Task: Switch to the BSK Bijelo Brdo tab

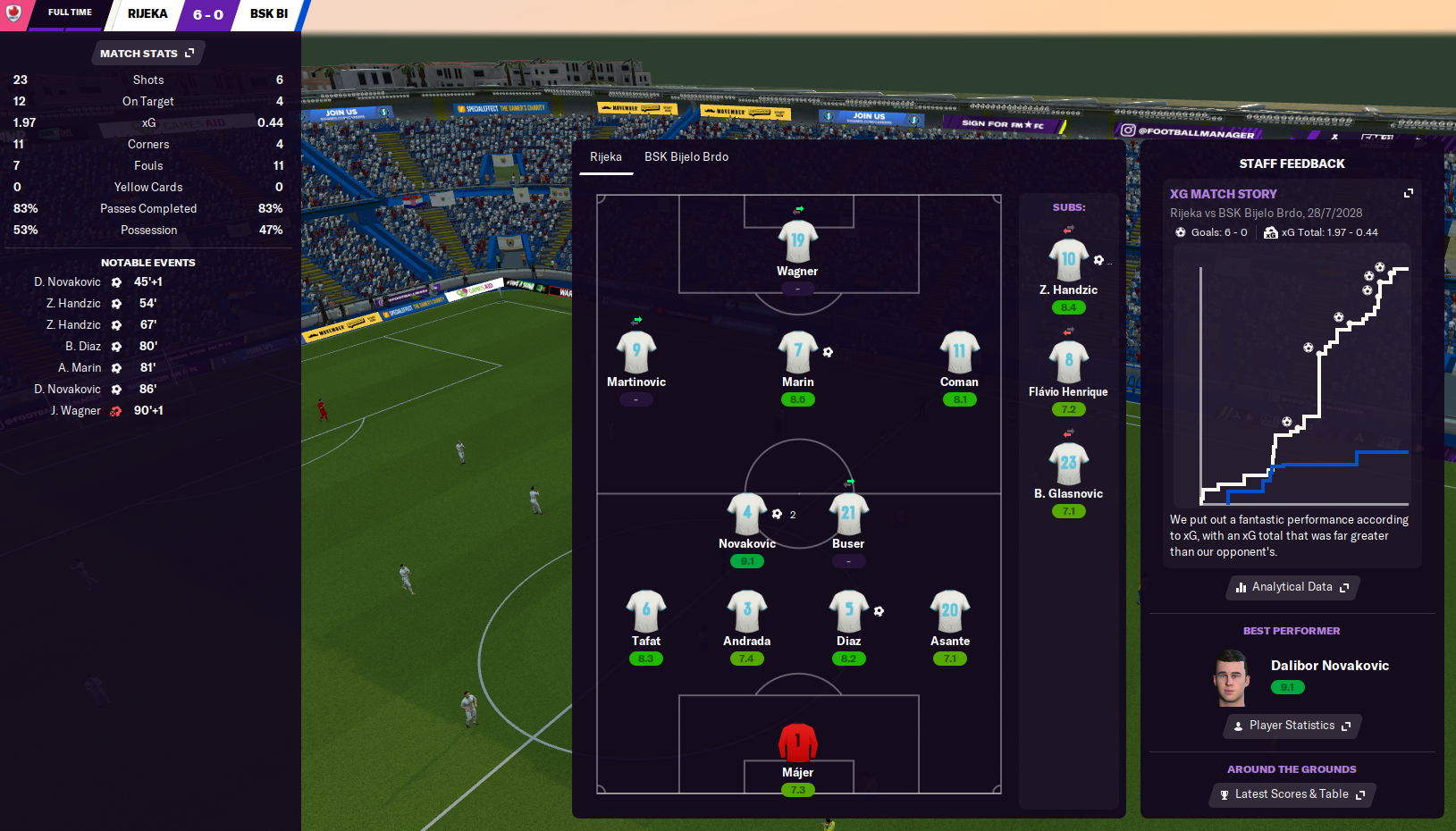Action: tap(686, 157)
